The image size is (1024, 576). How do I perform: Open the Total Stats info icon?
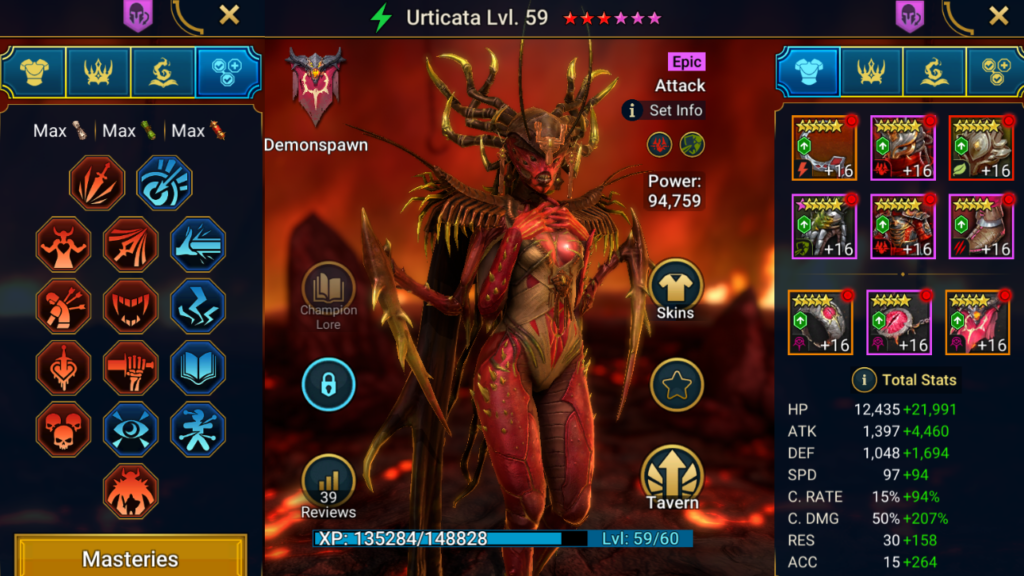pyautogui.click(x=863, y=380)
